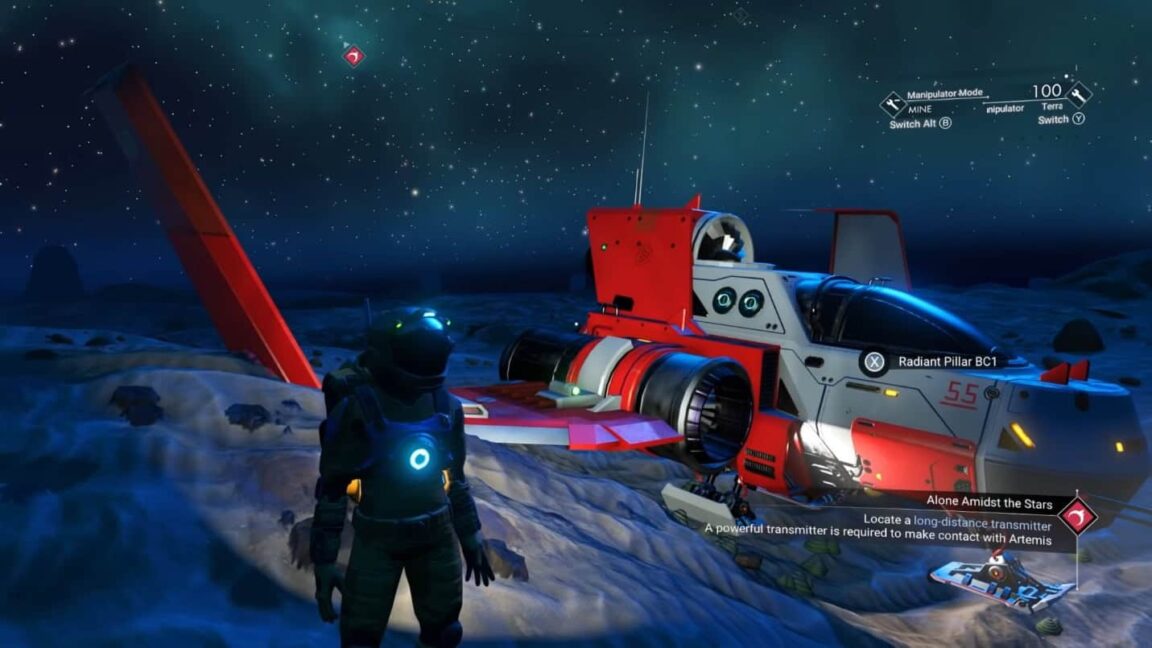Click the Terrain Manipulator multi-tool icon

1078,95
